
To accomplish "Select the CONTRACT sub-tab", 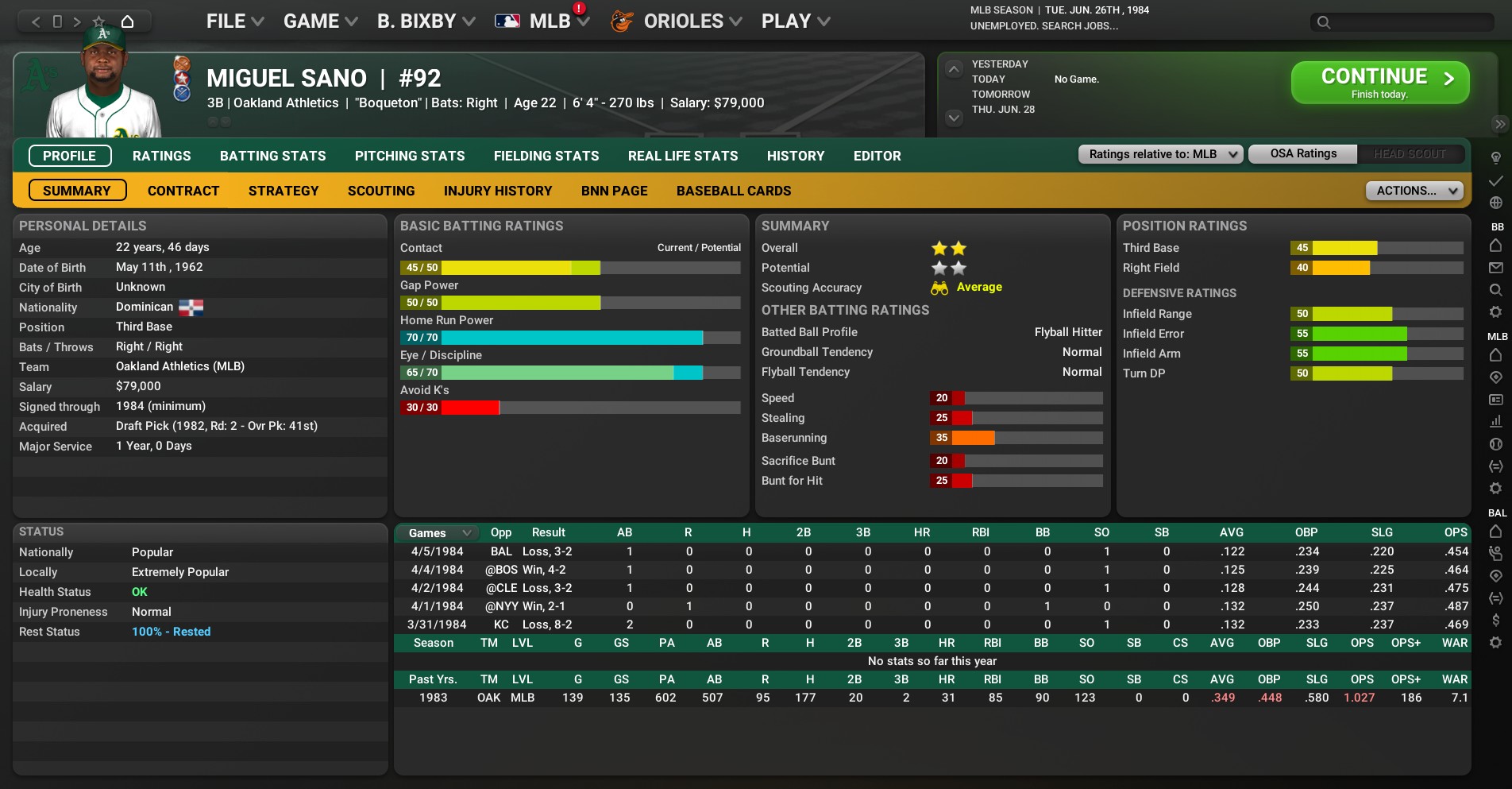I will 183,191.
